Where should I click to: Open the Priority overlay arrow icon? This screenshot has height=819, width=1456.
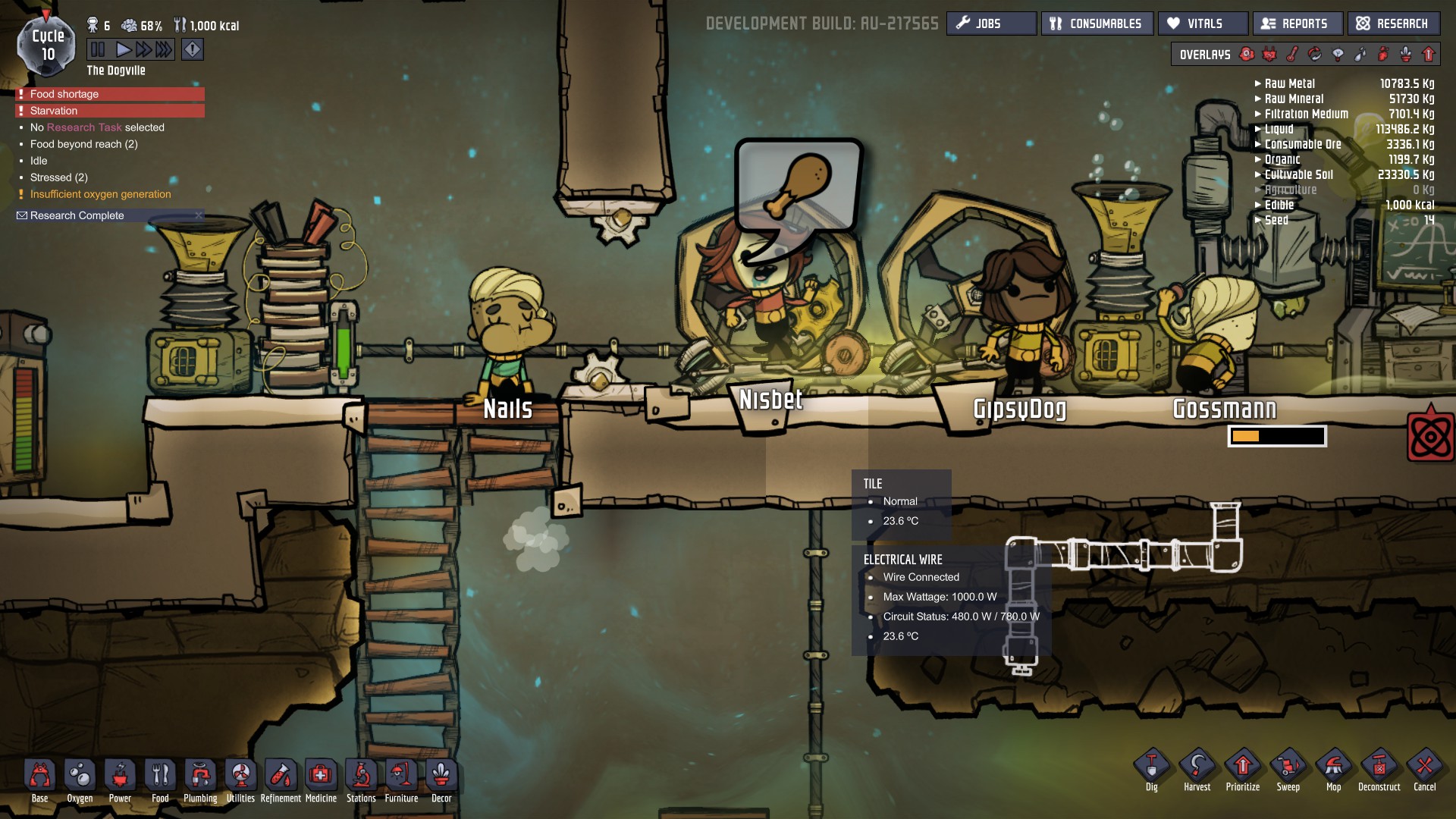[1428, 55]
